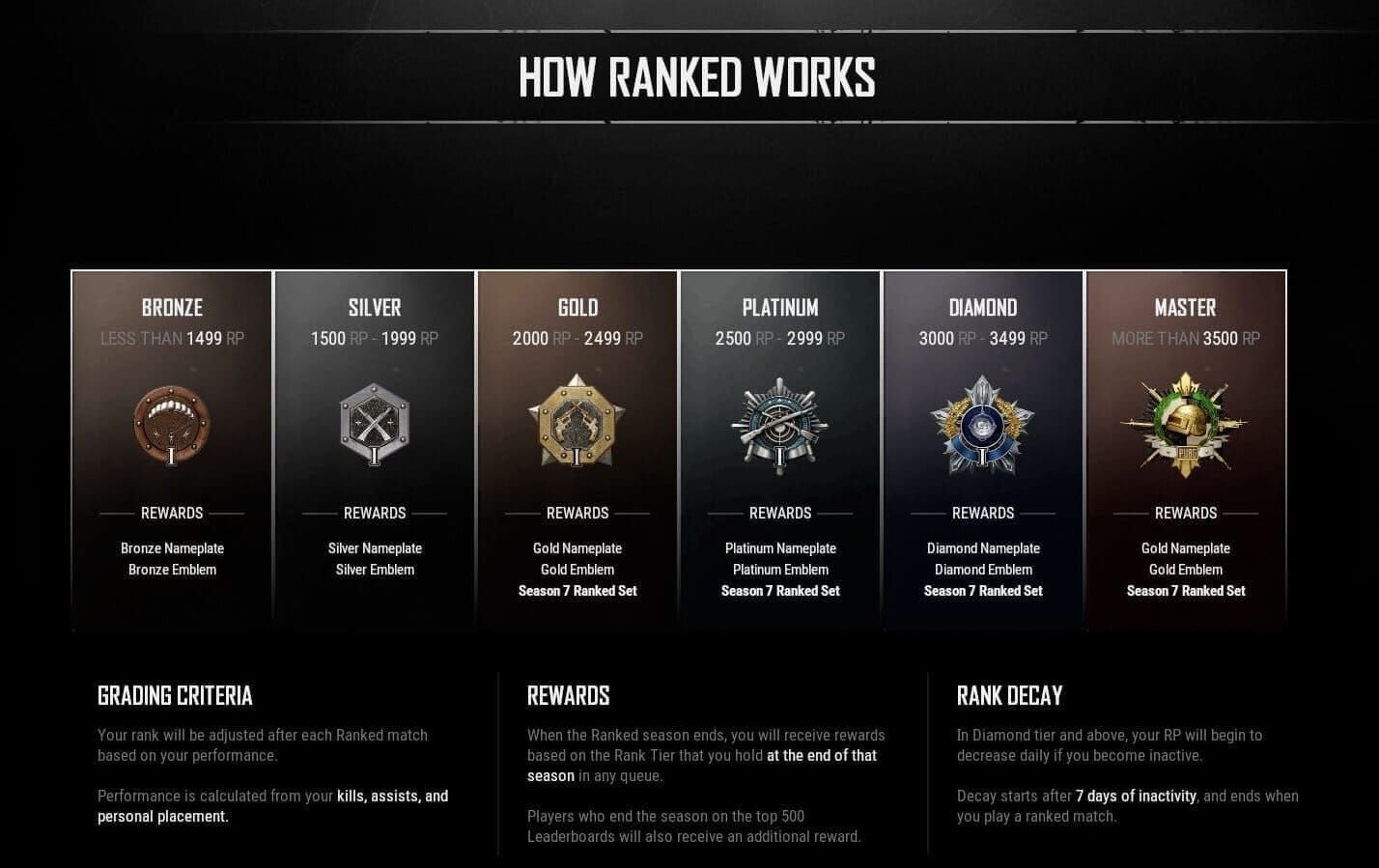
Task: Choose the Silver rank tier card
Action: point(375,450)
